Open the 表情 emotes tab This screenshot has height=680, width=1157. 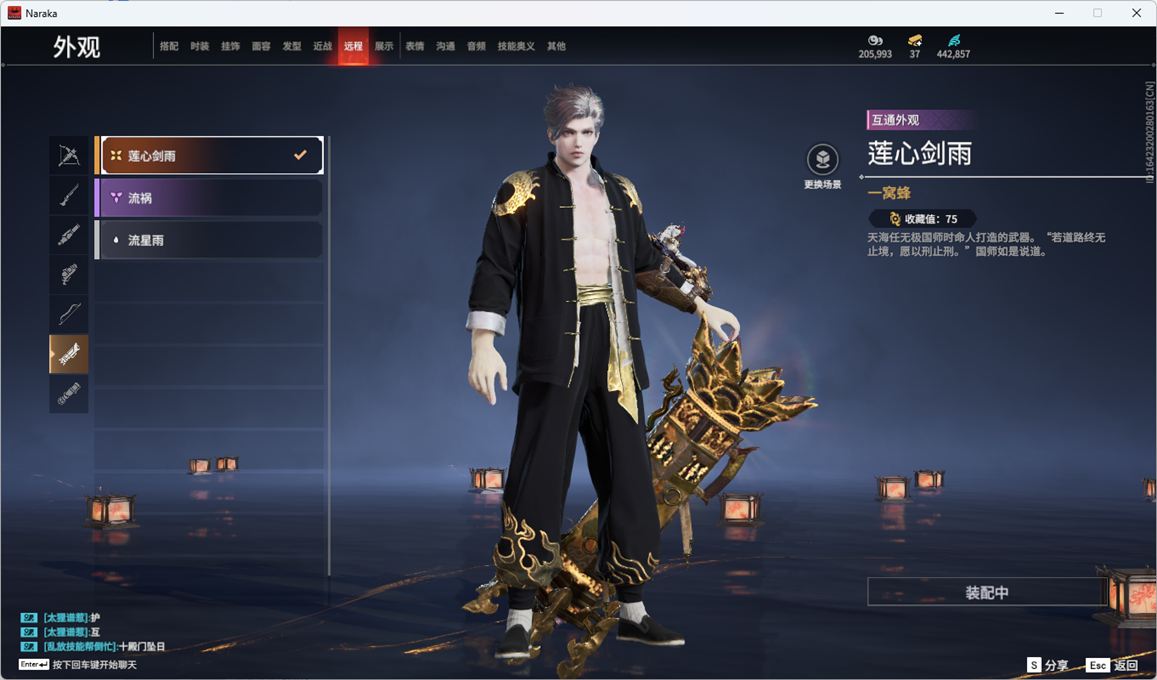pos(415,46)
